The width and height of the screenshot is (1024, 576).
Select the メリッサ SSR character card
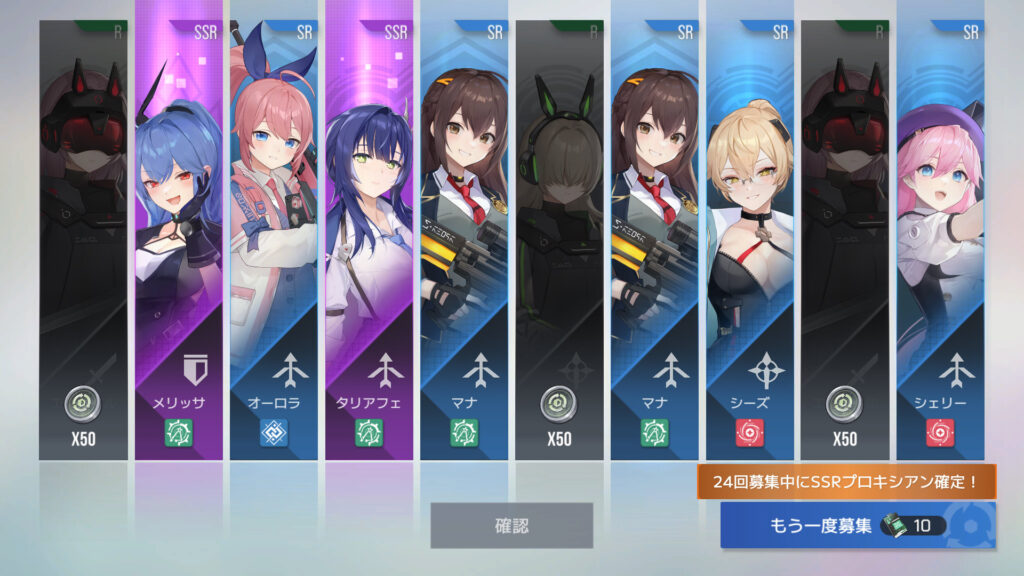pos(179,240)
